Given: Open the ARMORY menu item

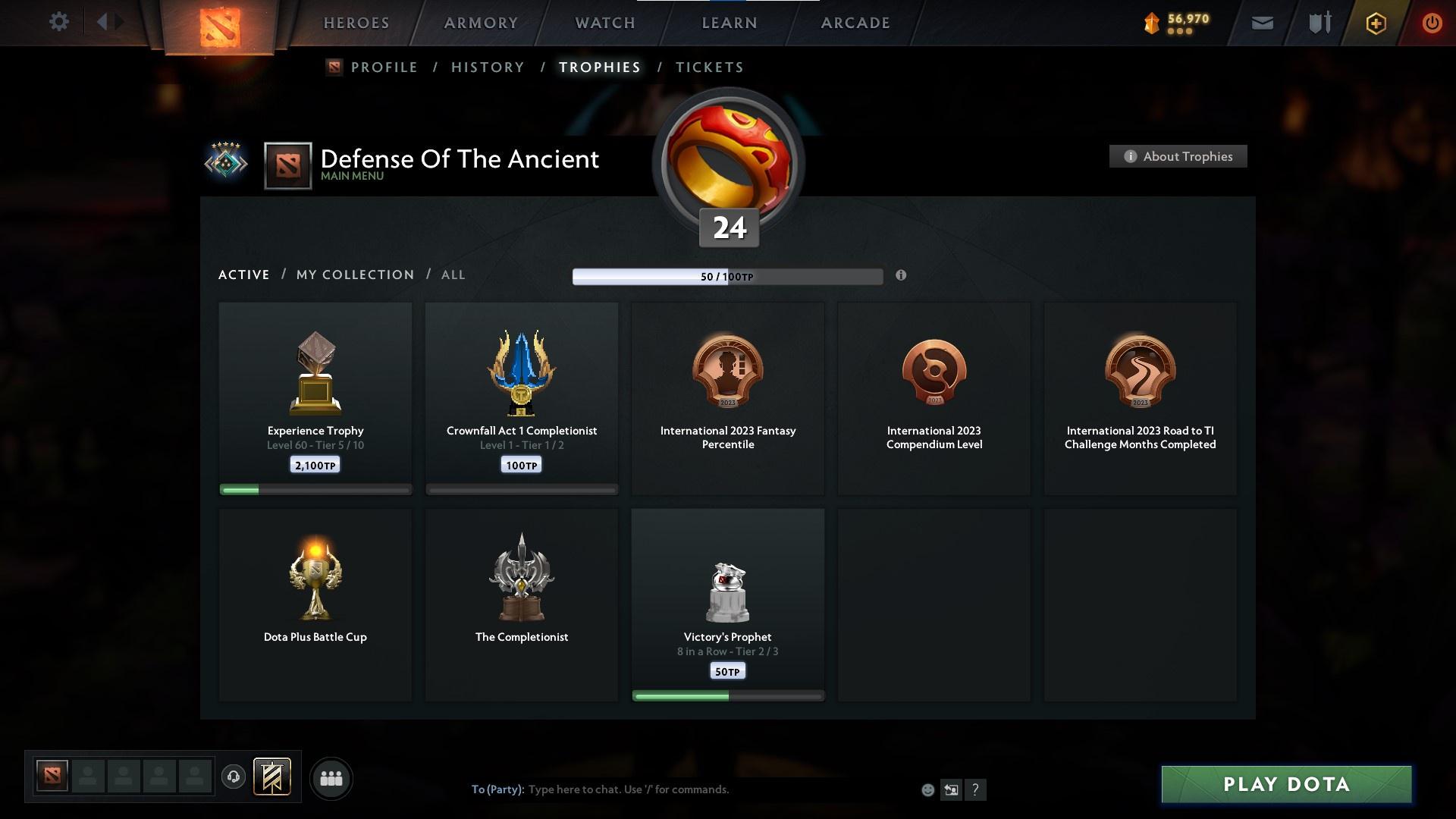Looking at the screenshot, I should tap(480, 23).
